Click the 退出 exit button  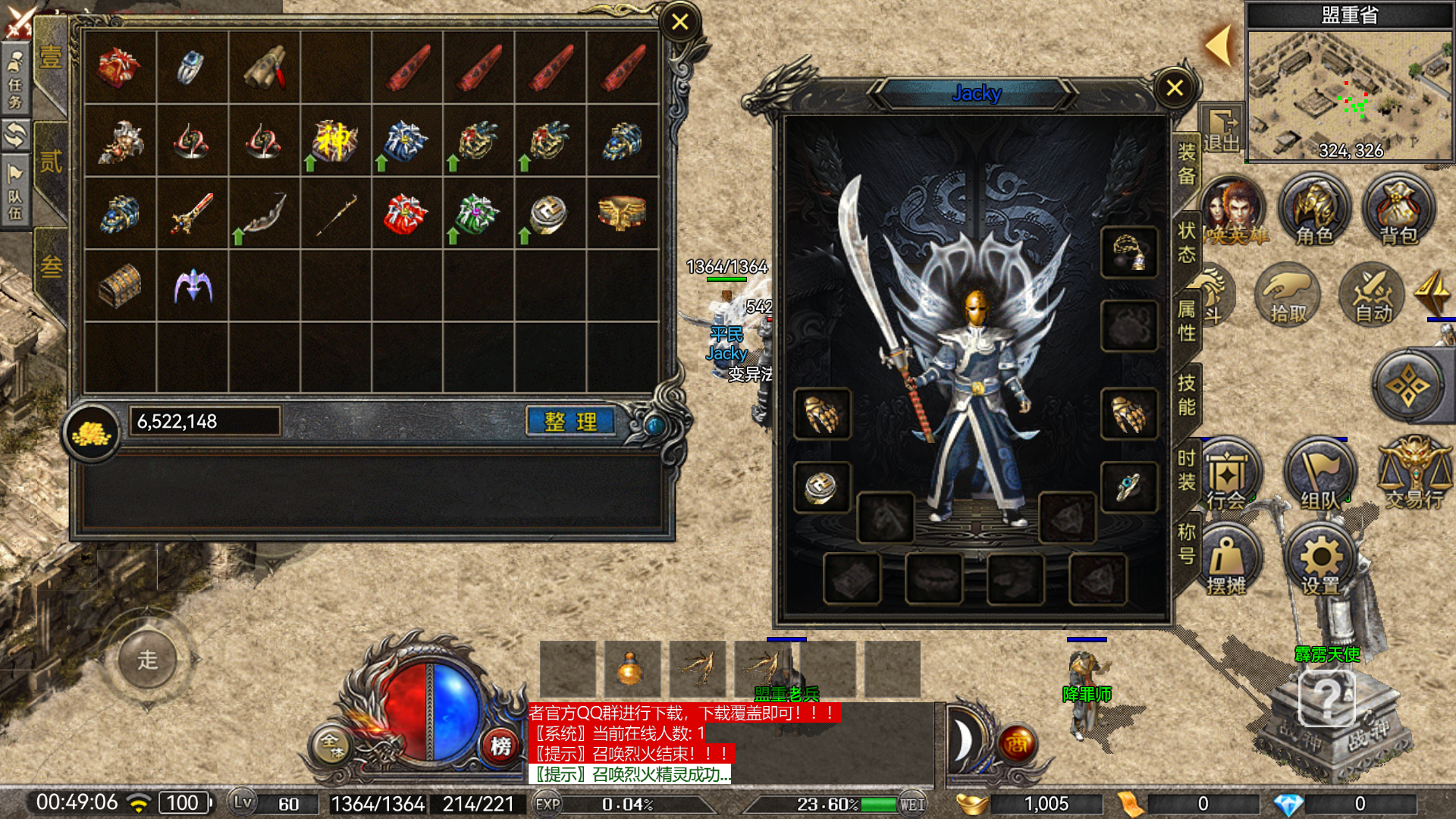pos(1221,130)
